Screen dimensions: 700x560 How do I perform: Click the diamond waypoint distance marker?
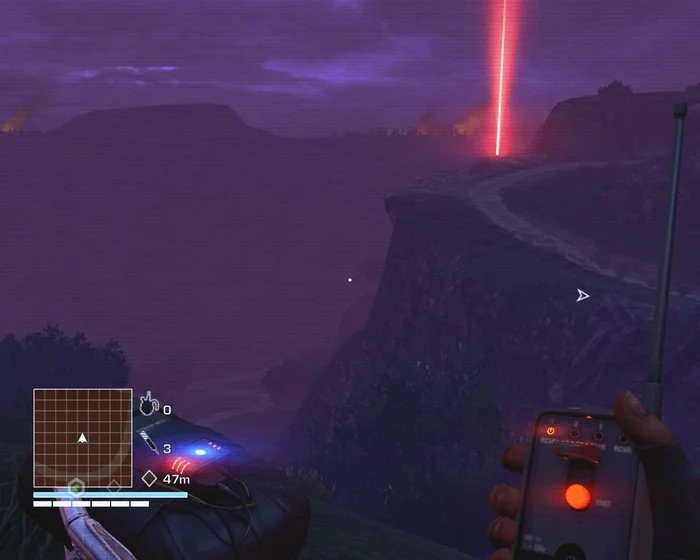(x=149, y=479)
